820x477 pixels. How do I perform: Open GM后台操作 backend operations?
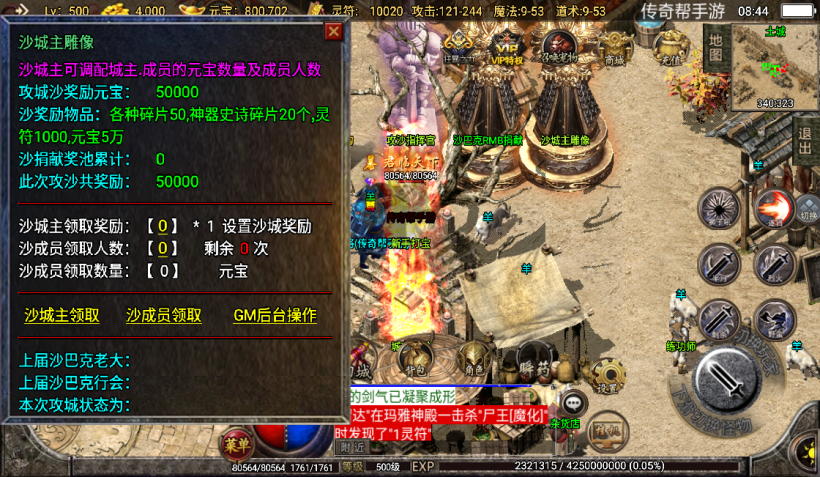coord(275,315)
